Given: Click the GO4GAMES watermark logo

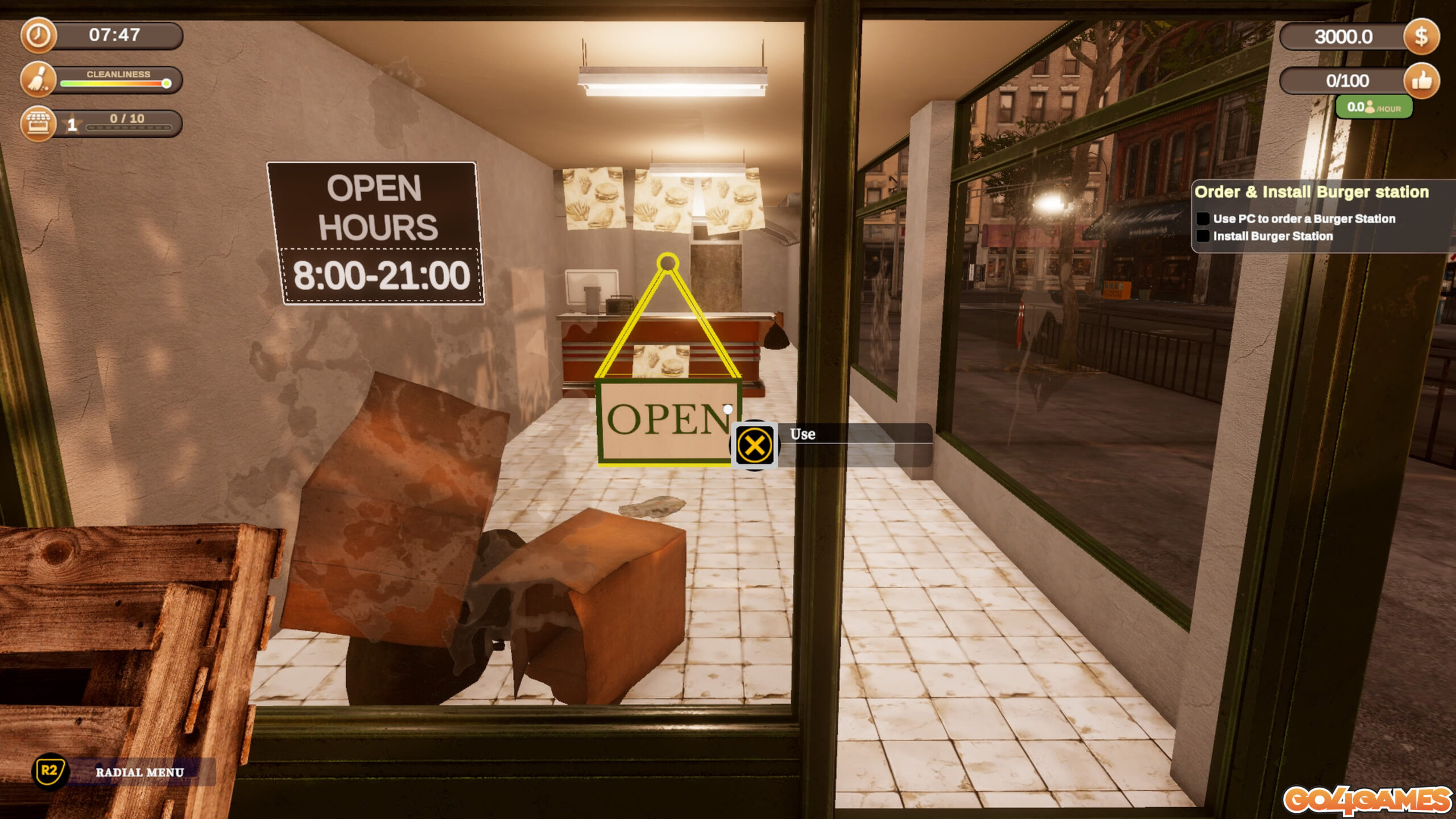Looking at the screenshot, I should pyautogui.click(x=1367, y=800).
